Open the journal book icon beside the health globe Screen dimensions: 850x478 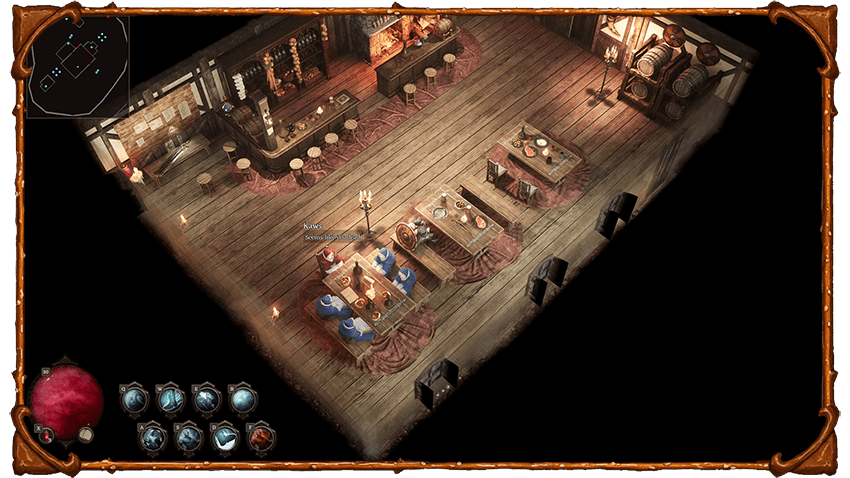(87, 435)
